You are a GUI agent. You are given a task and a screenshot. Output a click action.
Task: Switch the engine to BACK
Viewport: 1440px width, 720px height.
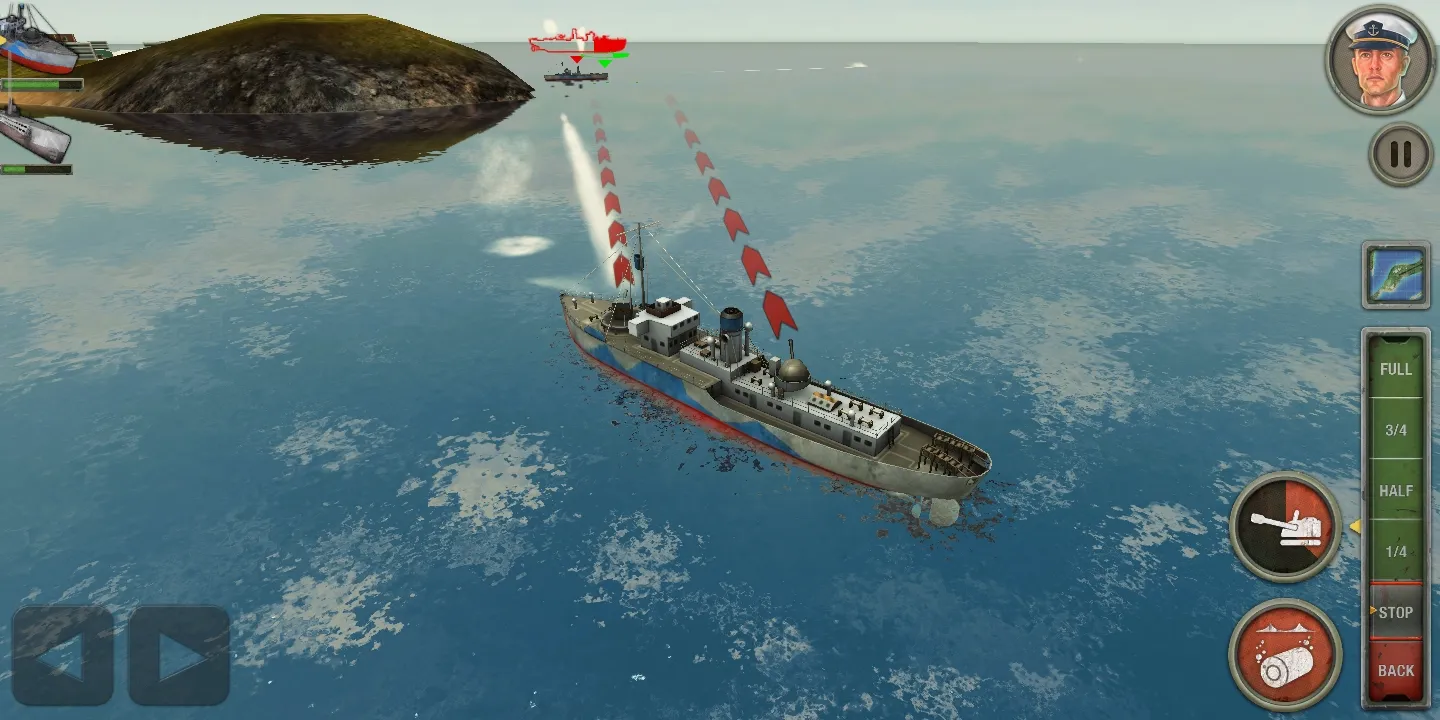[x=1395, y=670]
